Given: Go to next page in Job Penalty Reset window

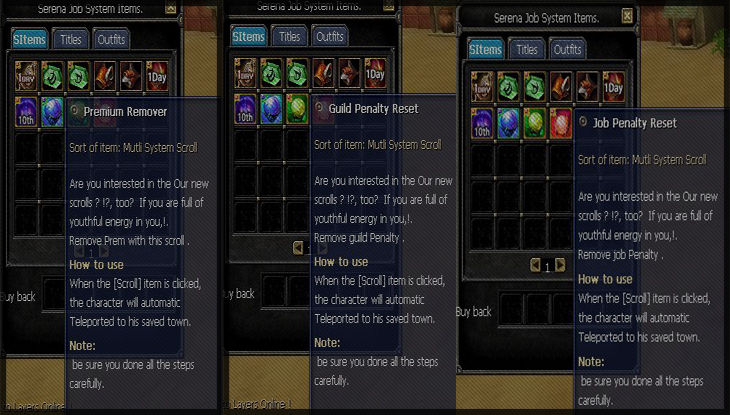Looking at the screenshot, I should (x=560, y=266).
